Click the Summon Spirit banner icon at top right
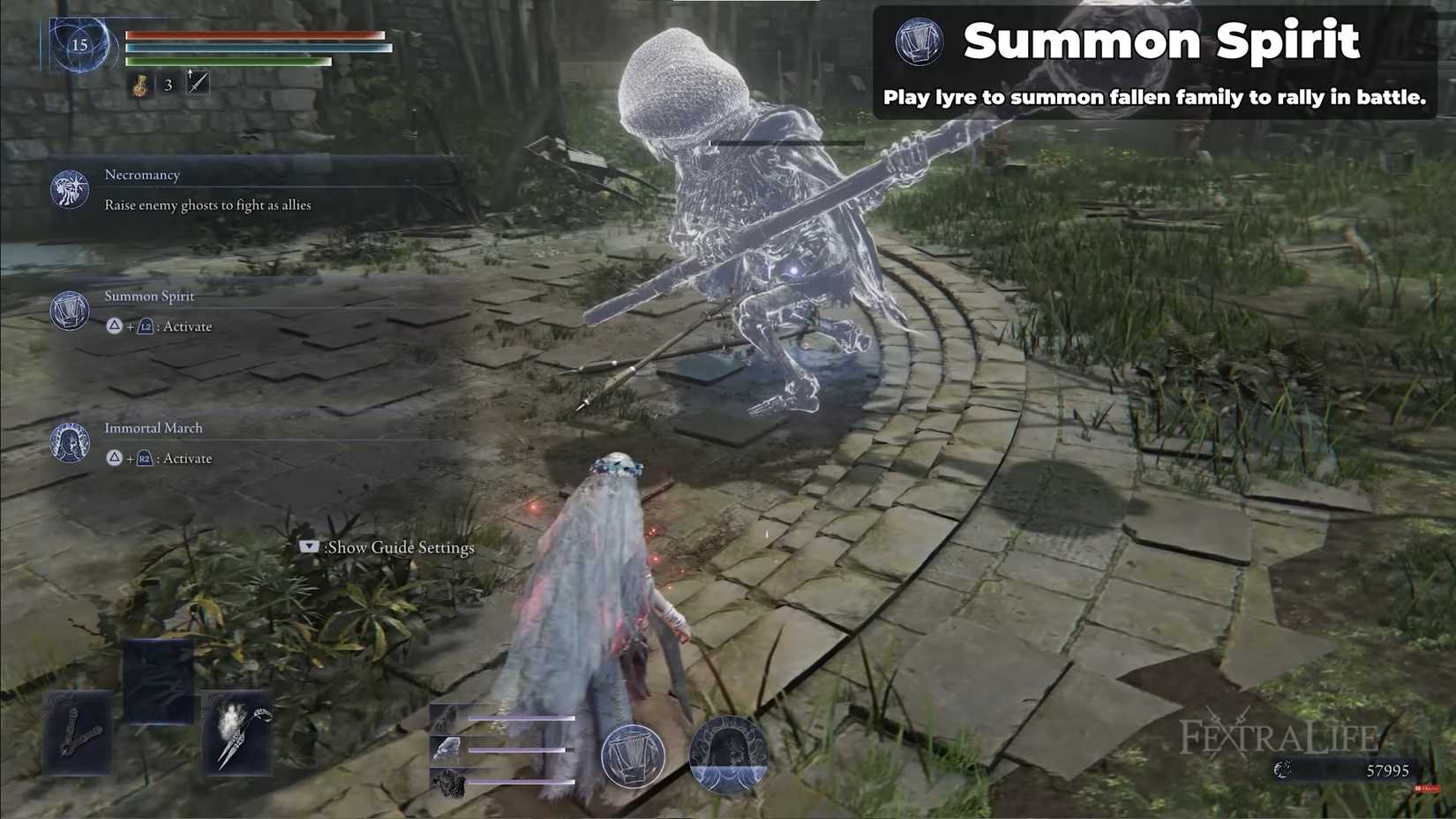1456x819 pixels. [919, 41]
